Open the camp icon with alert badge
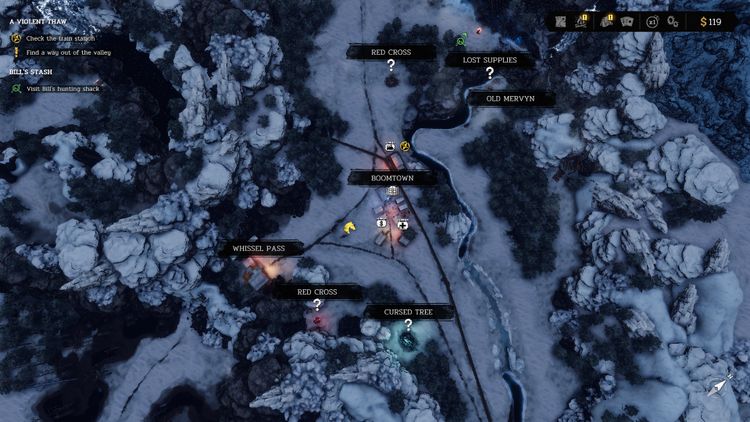Screen dimensions: 750x422 (582, 21)
